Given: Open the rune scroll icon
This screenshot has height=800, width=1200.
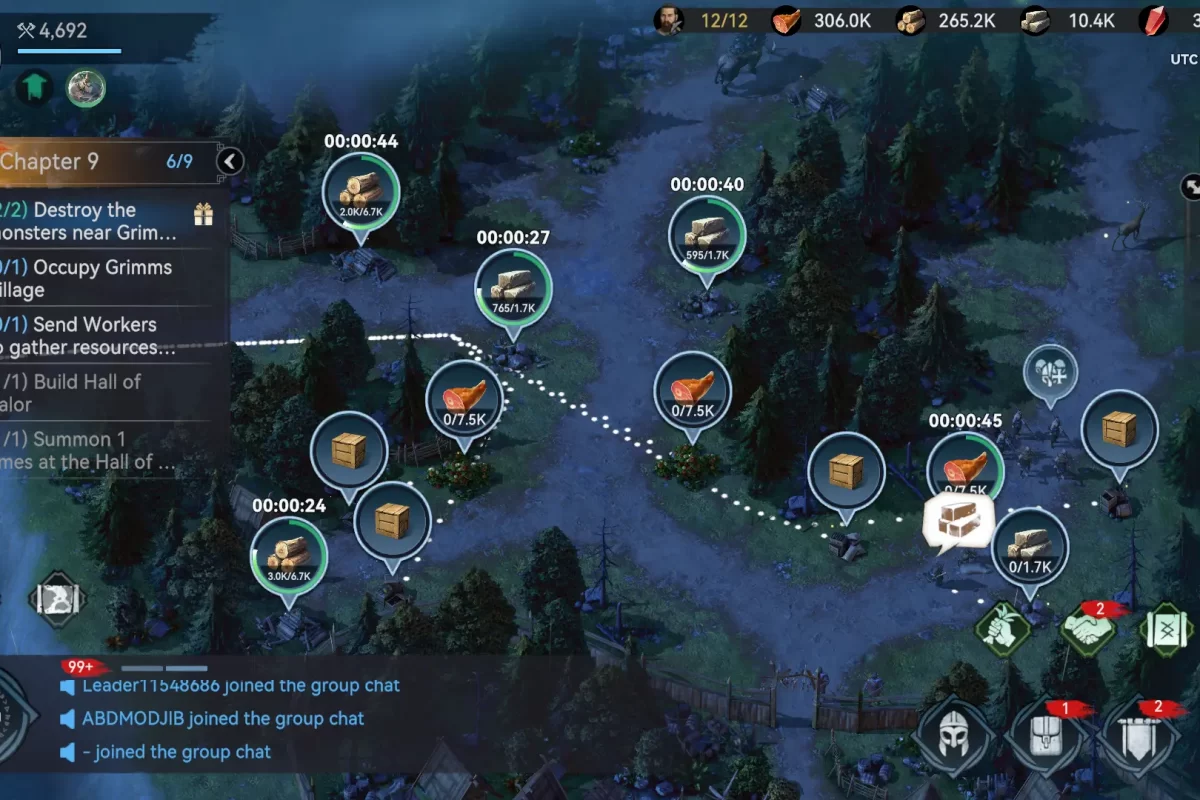Looking at the screenshot, I should click(x=1166, y=630).
